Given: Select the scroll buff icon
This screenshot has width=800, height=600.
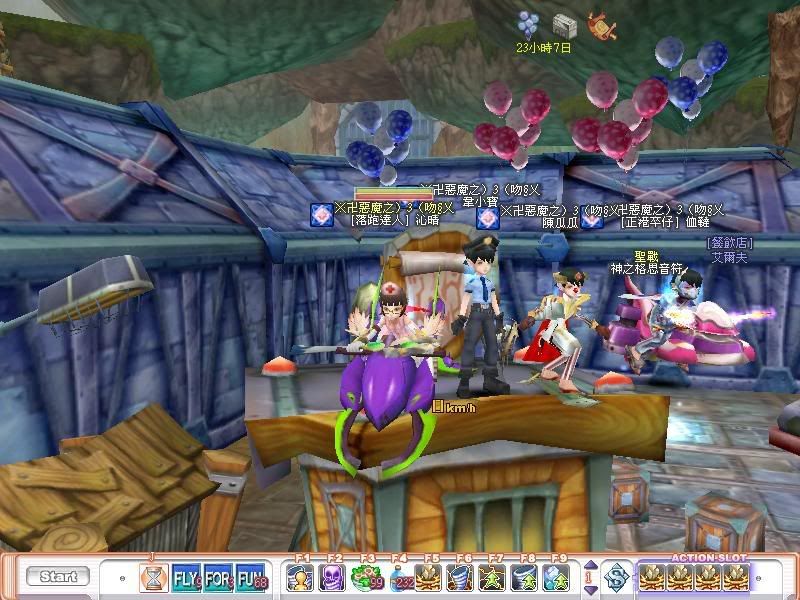Looking at the screenshot, I should (x=601, y=24).
